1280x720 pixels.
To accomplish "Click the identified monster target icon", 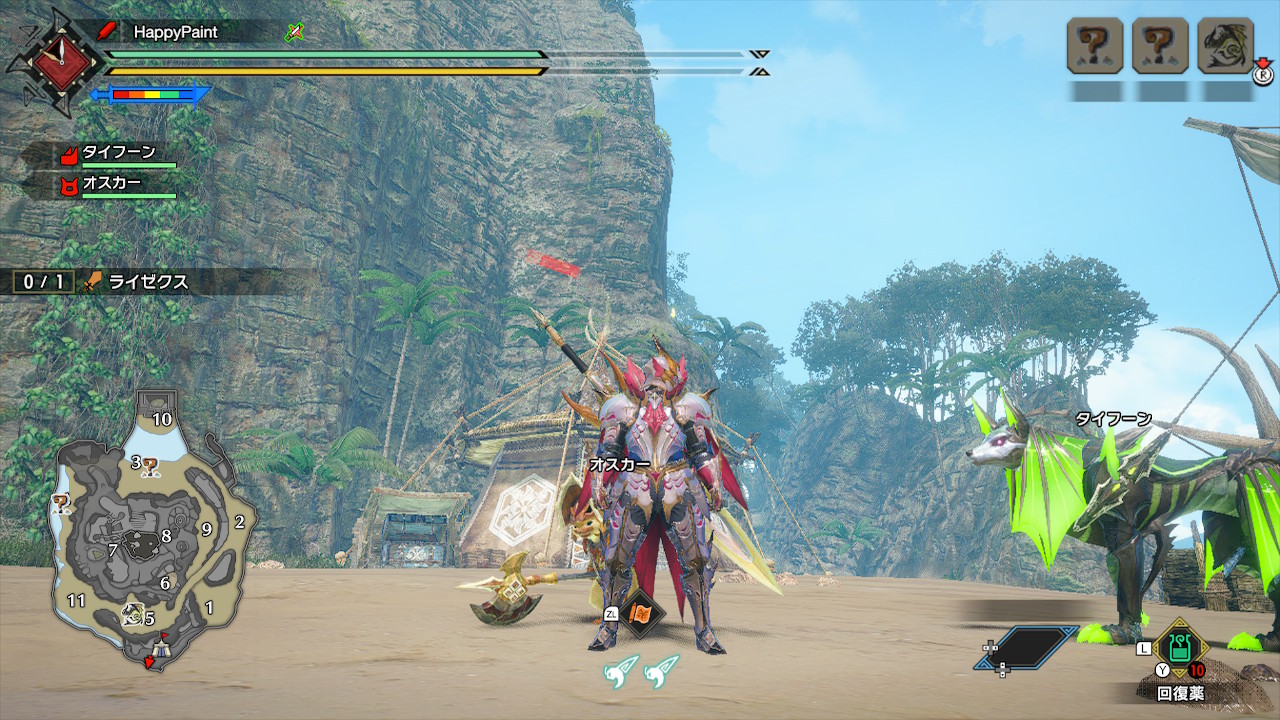I will pyautogui.click(x=1224, y=46).
